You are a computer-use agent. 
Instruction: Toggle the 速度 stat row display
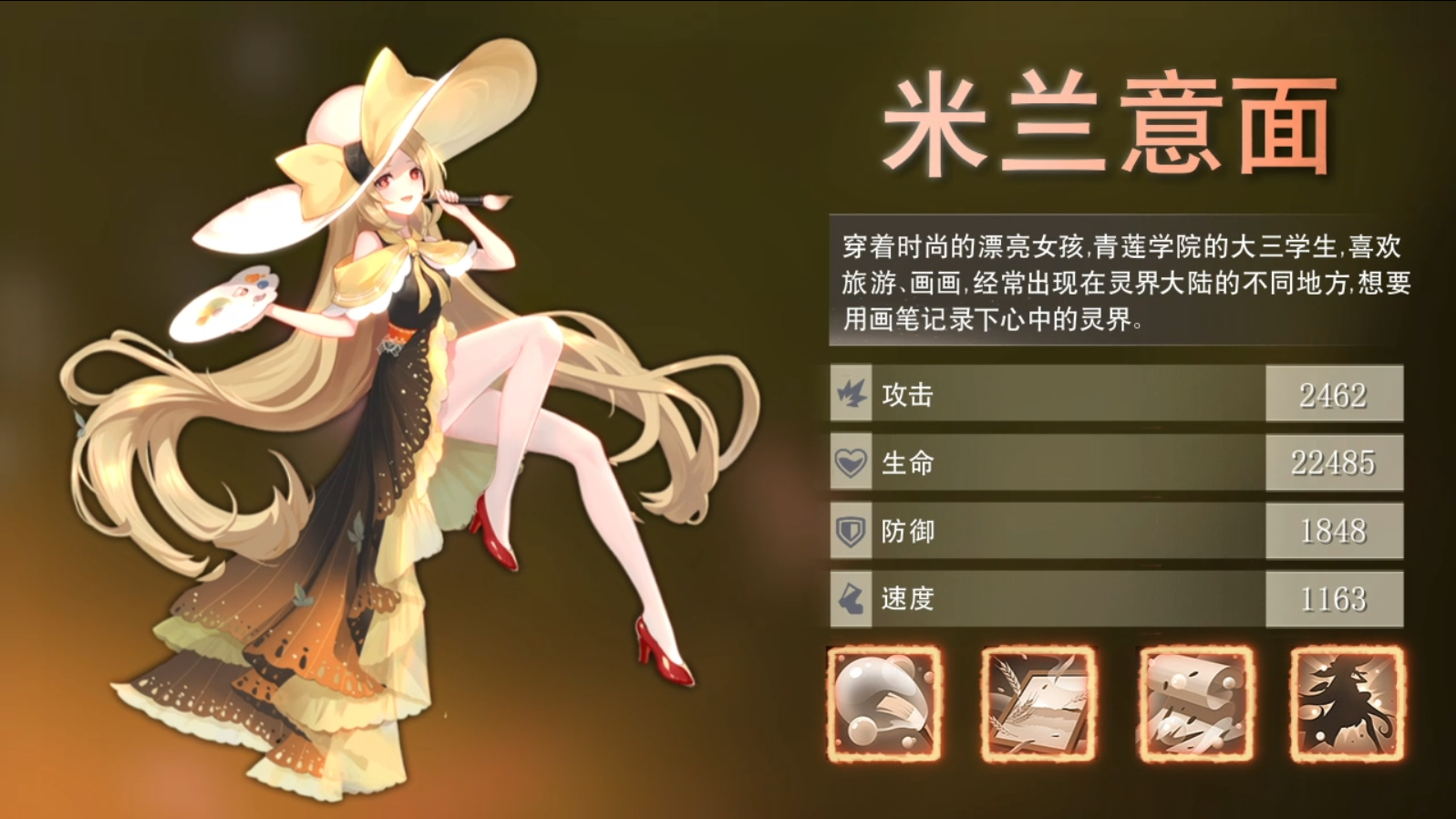tap(1048, 598)
